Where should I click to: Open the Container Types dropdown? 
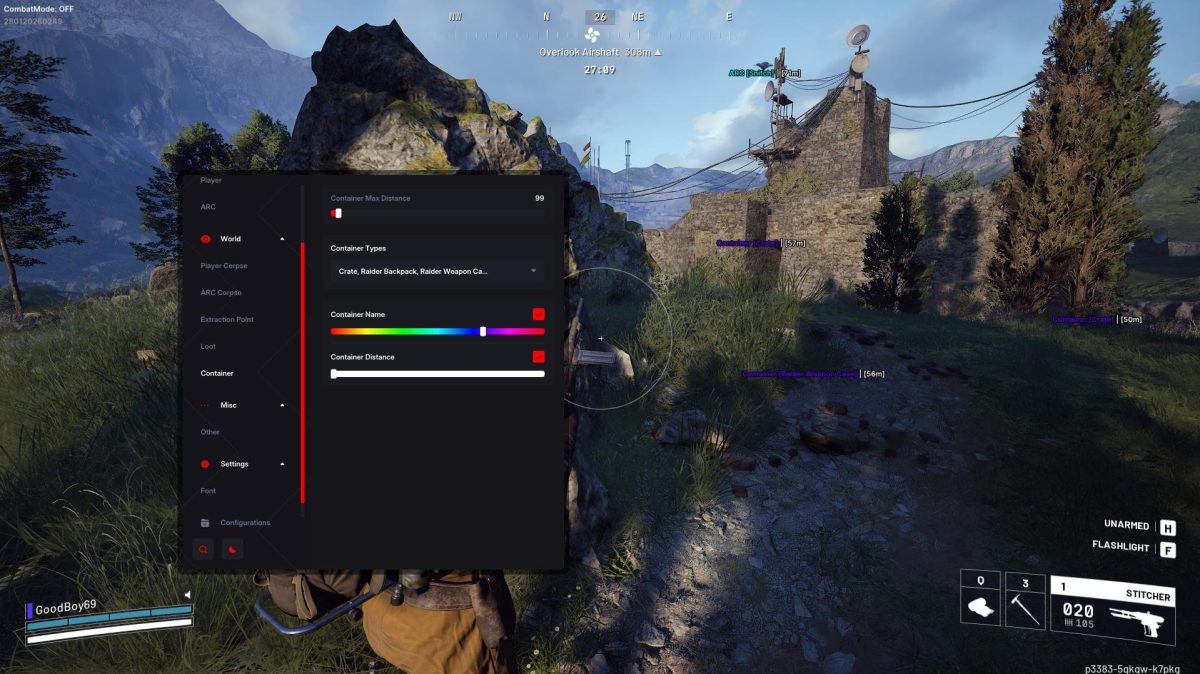[x=437, y=271]
